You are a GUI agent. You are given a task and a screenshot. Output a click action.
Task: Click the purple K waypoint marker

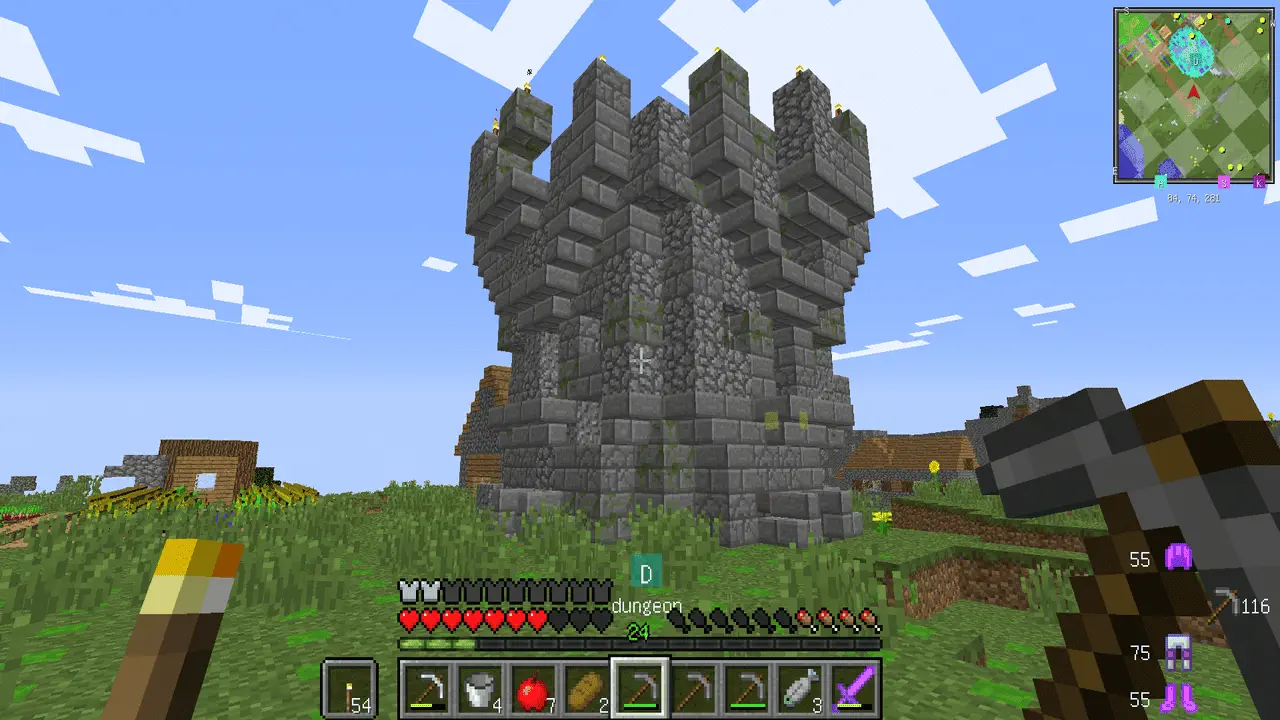pyautogui.click(x=1259, y=182)
